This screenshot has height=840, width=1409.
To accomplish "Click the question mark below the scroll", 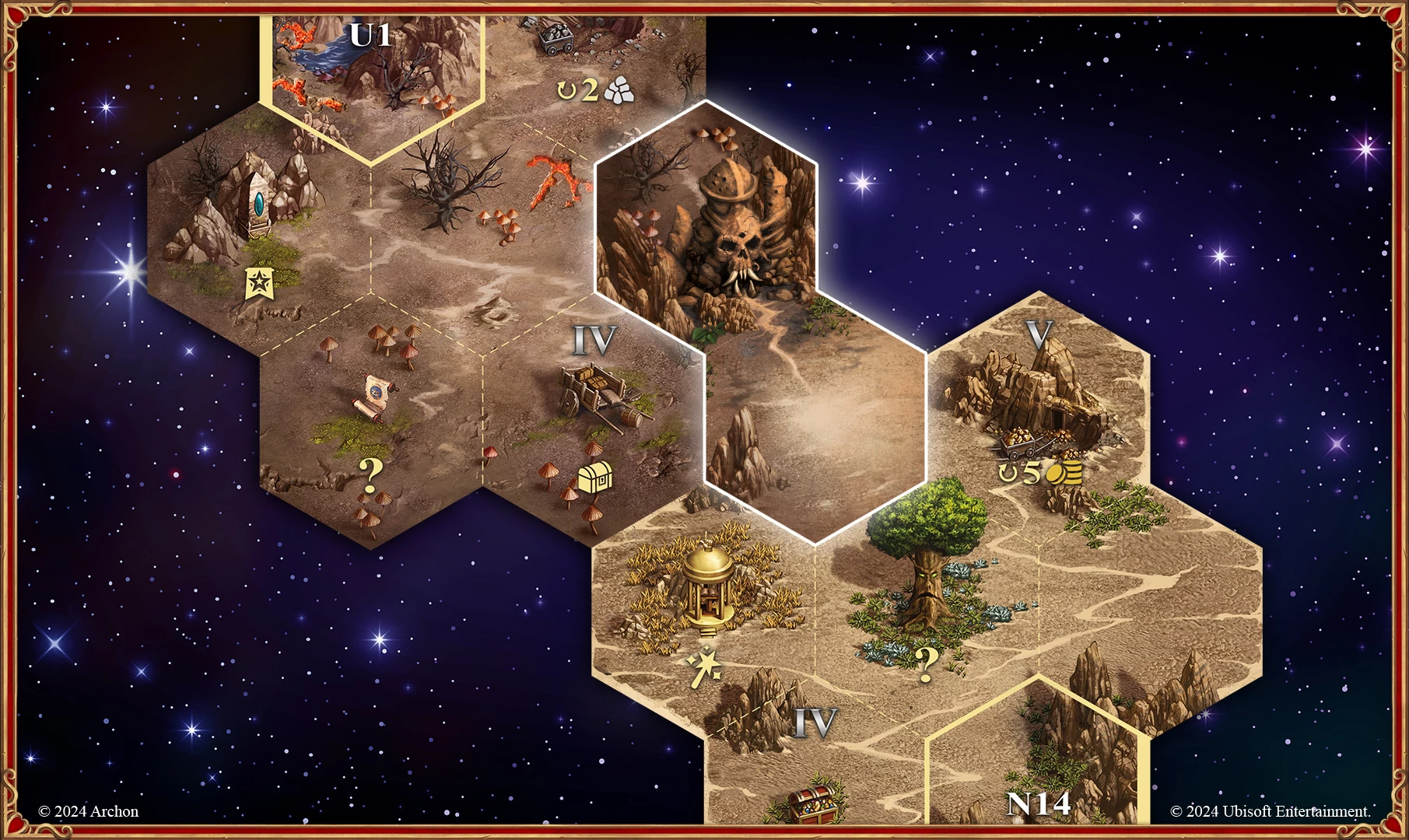I will coord(371,473).
